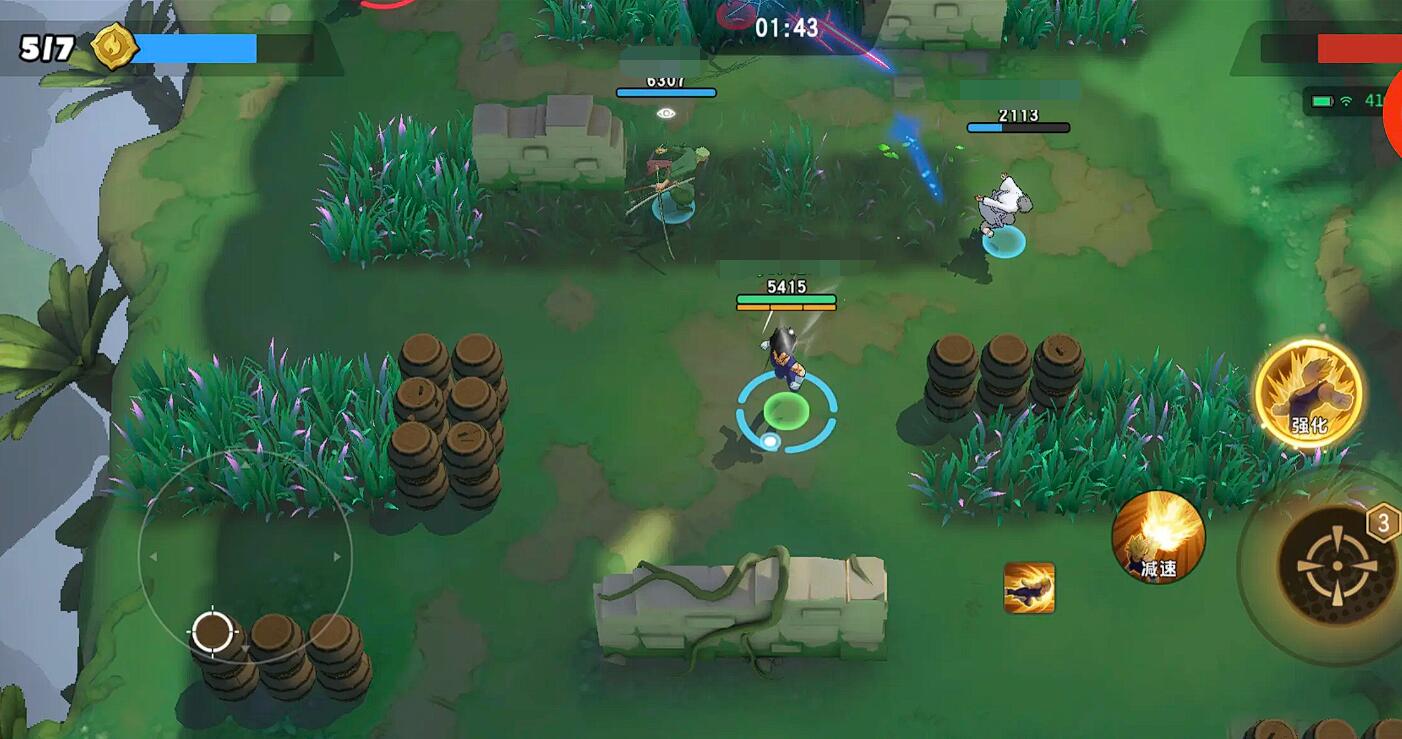The height and width of the screenshot is (739, 1402).
Task: Tap the crosshair basic attack button
Action: 1335,565
